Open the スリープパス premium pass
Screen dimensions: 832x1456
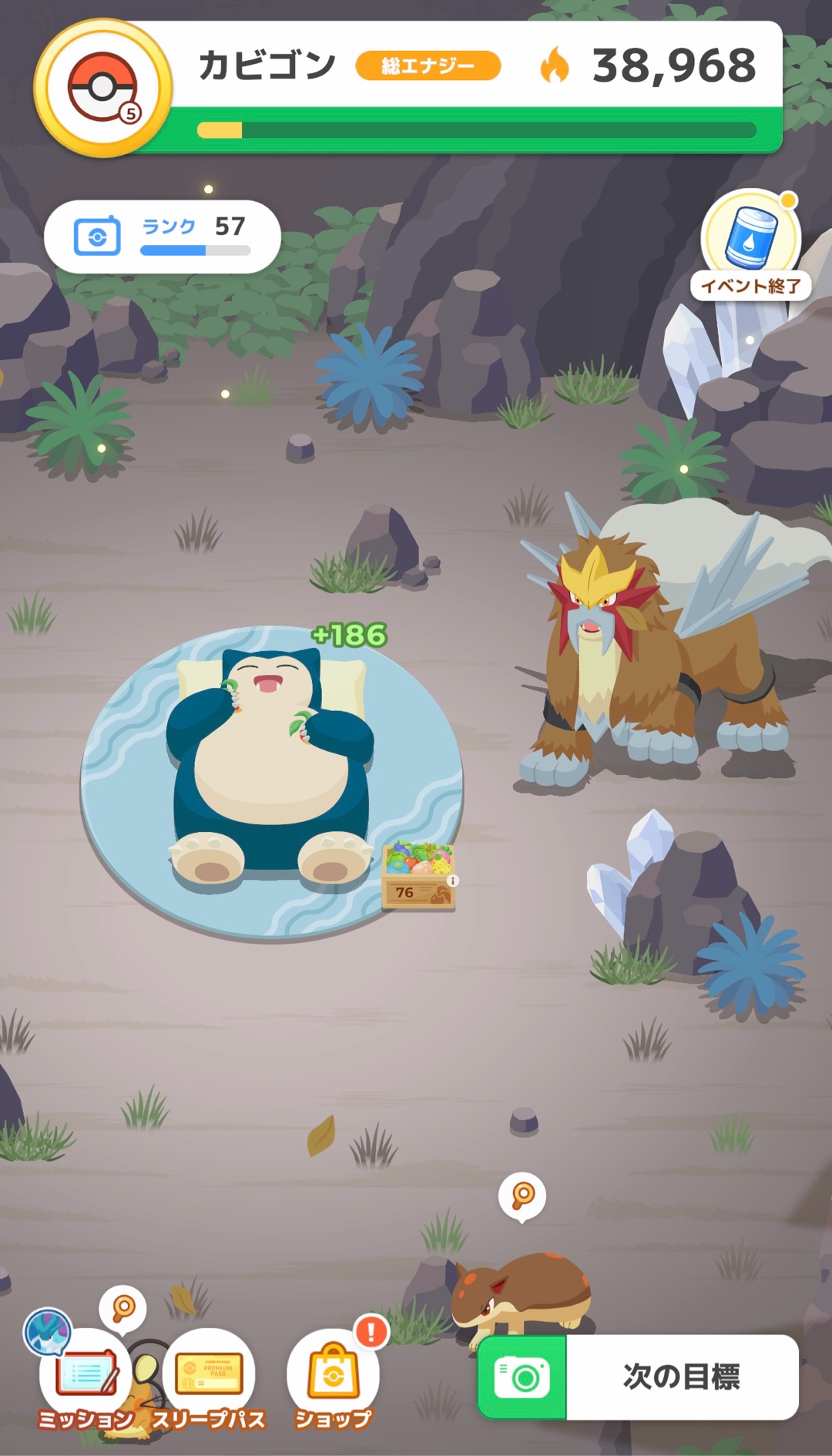(x=208, y=1379)
